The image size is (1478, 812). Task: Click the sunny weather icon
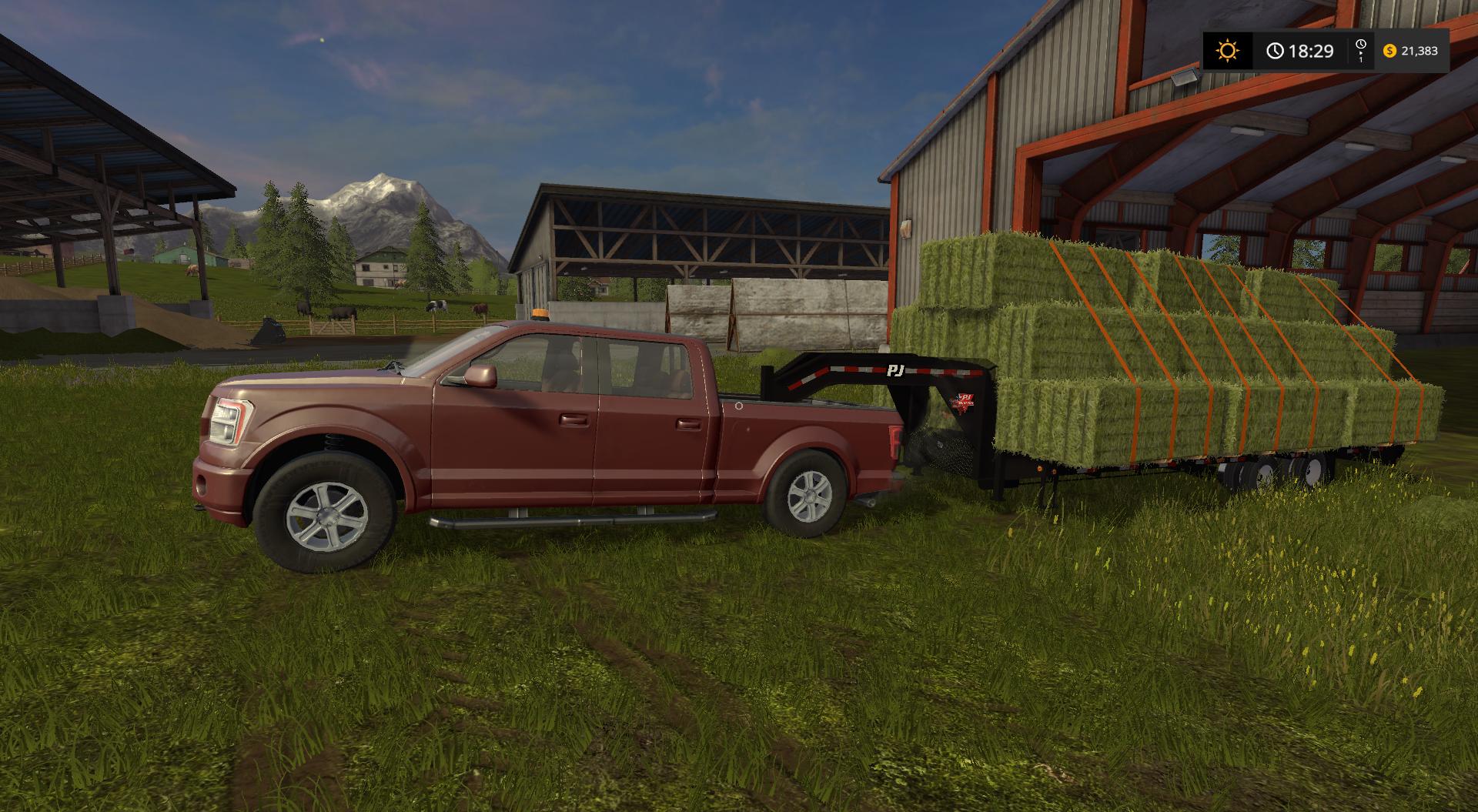1227,51
